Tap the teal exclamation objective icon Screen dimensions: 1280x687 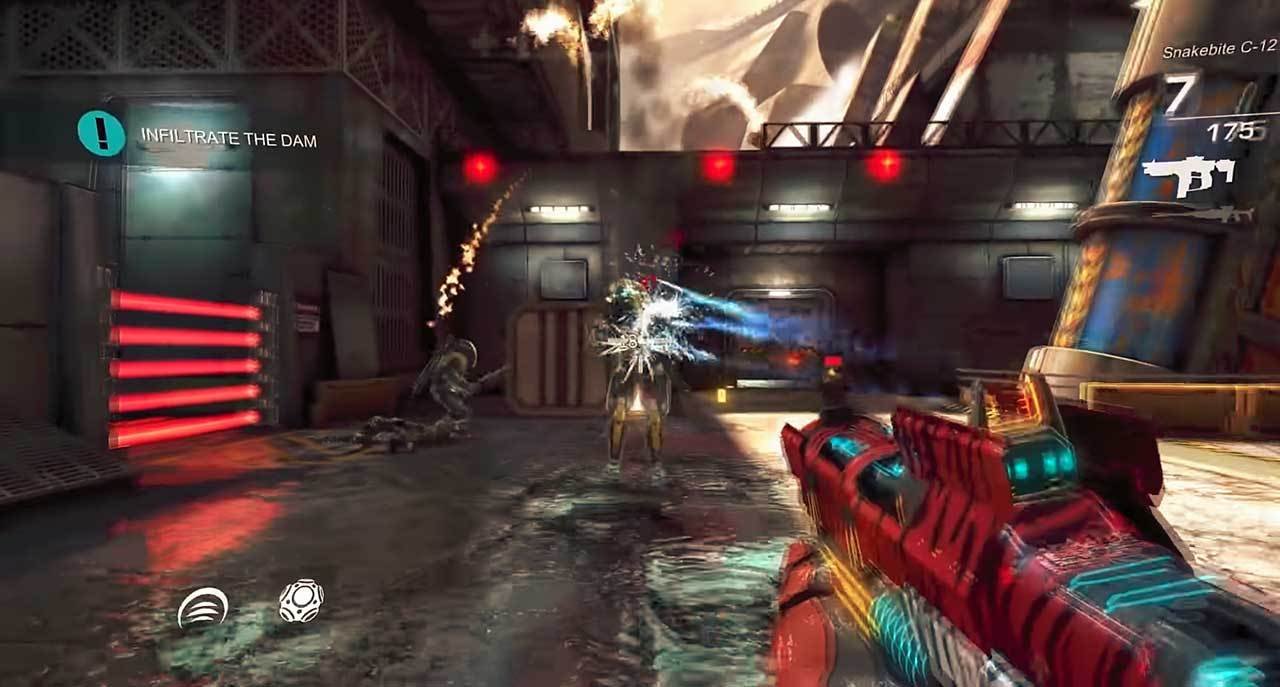101,134
